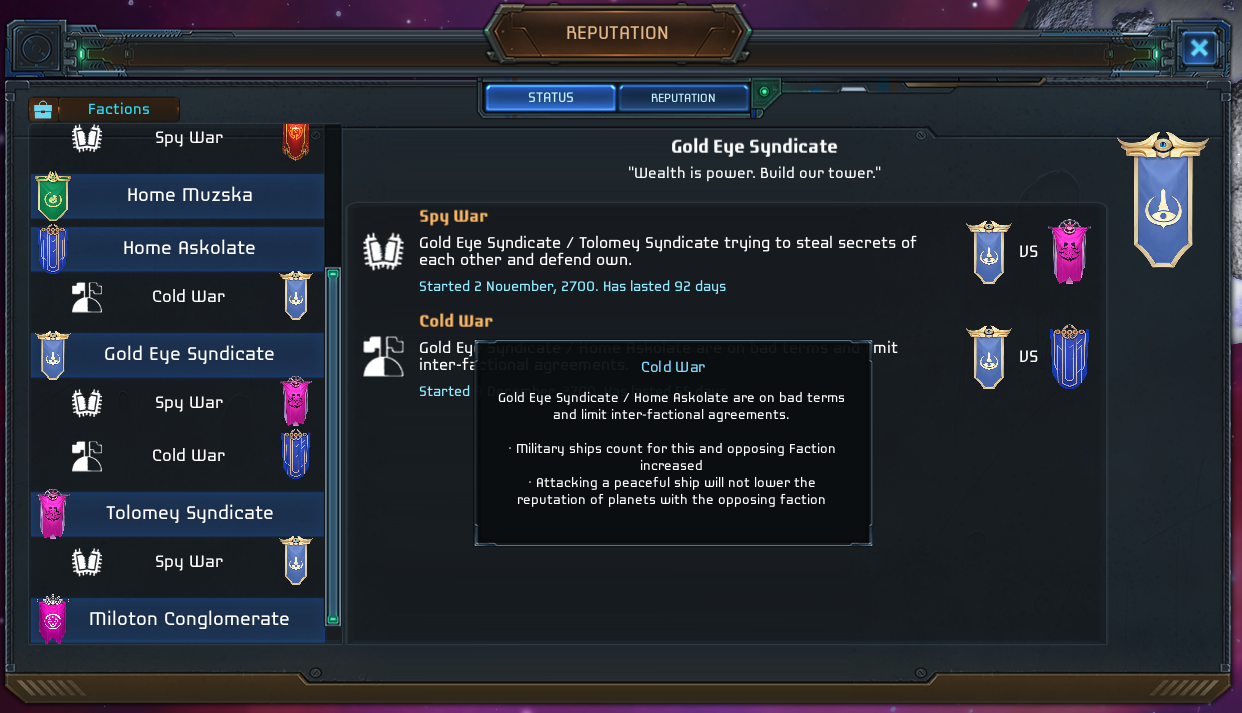This screenshot has height=713, width=1242.
Task: Open Spy War entry under Gold Eye Syndicate
Action: [189, 402]
